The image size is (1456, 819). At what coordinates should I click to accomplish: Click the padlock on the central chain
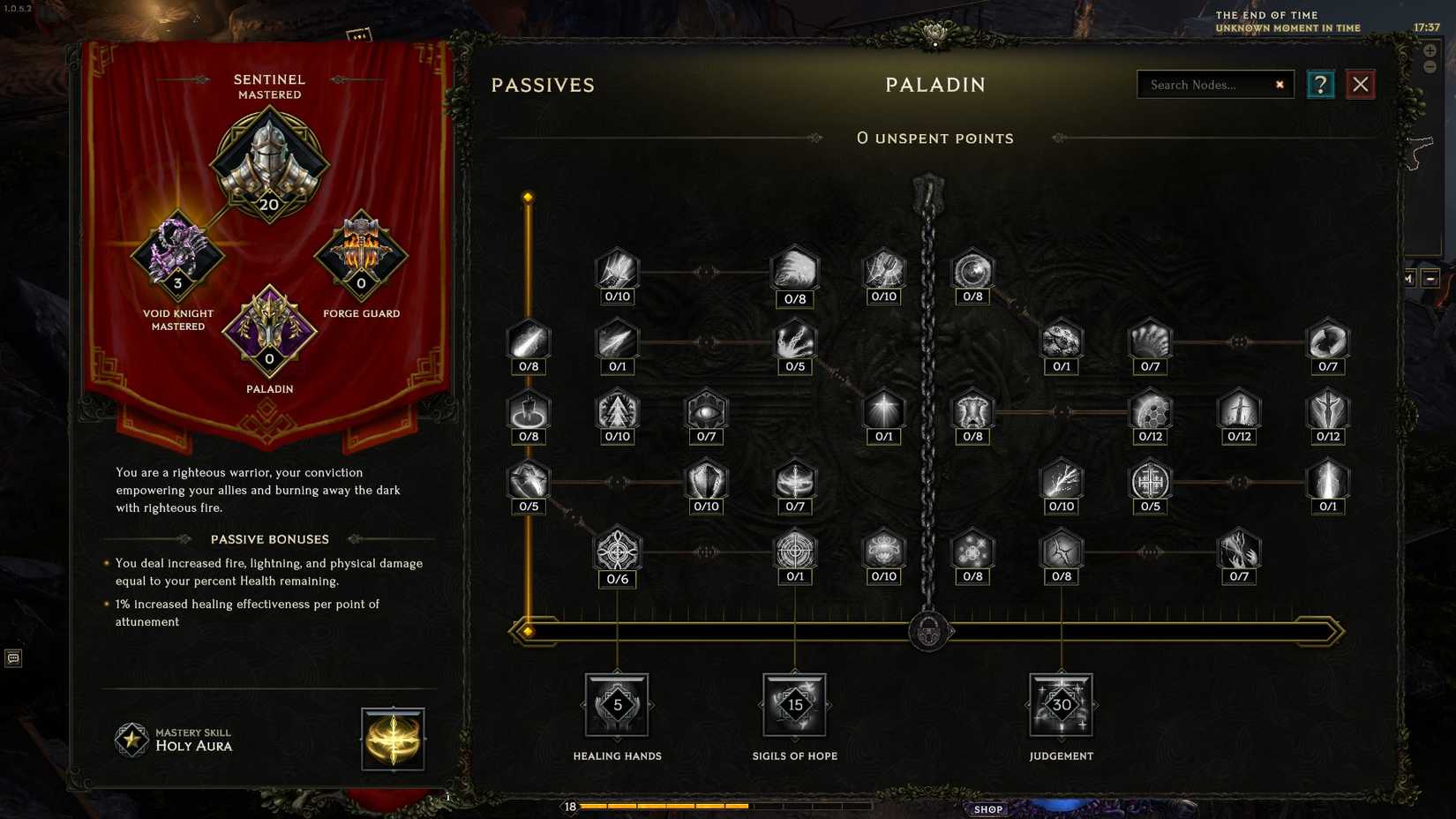(928, 632)
